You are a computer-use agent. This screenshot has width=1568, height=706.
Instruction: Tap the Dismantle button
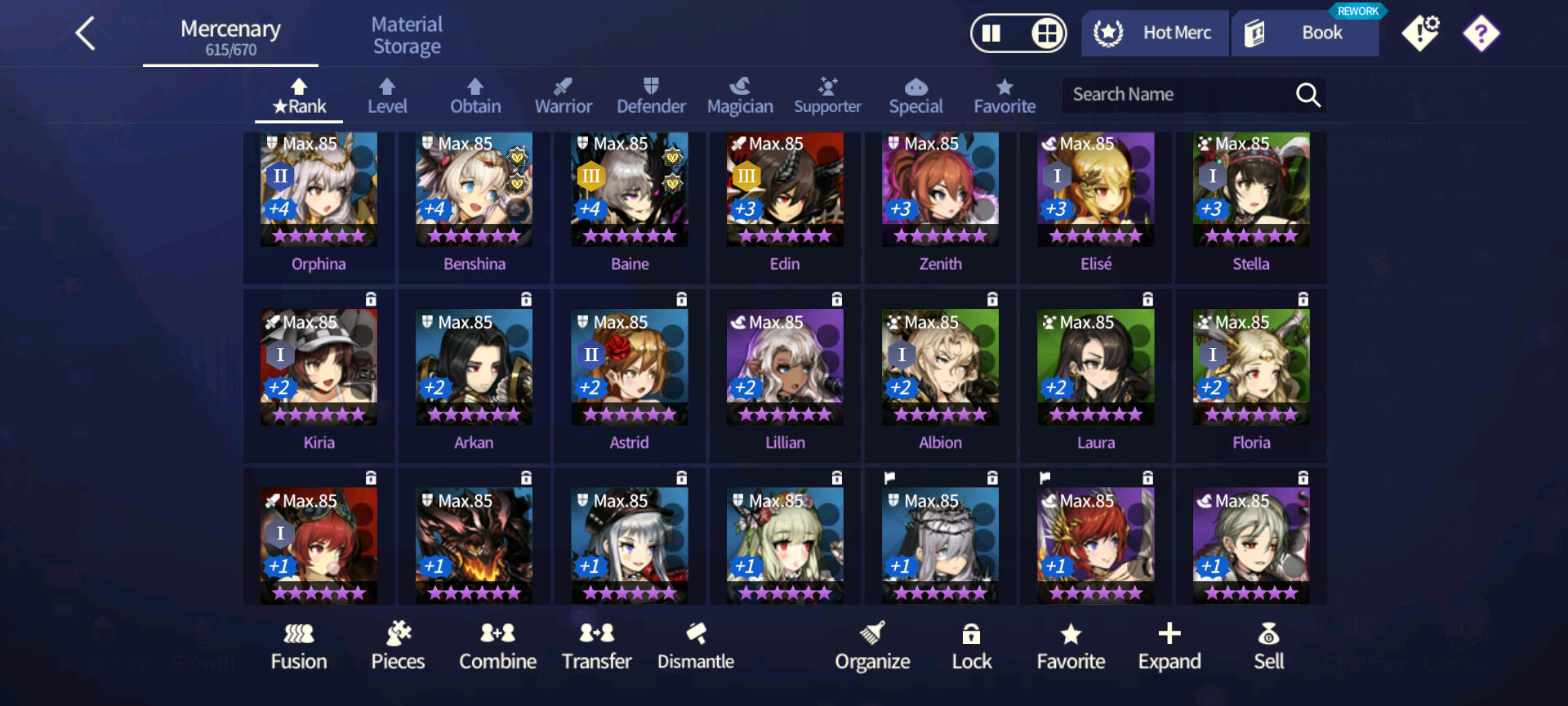click(x=696, y=646)
